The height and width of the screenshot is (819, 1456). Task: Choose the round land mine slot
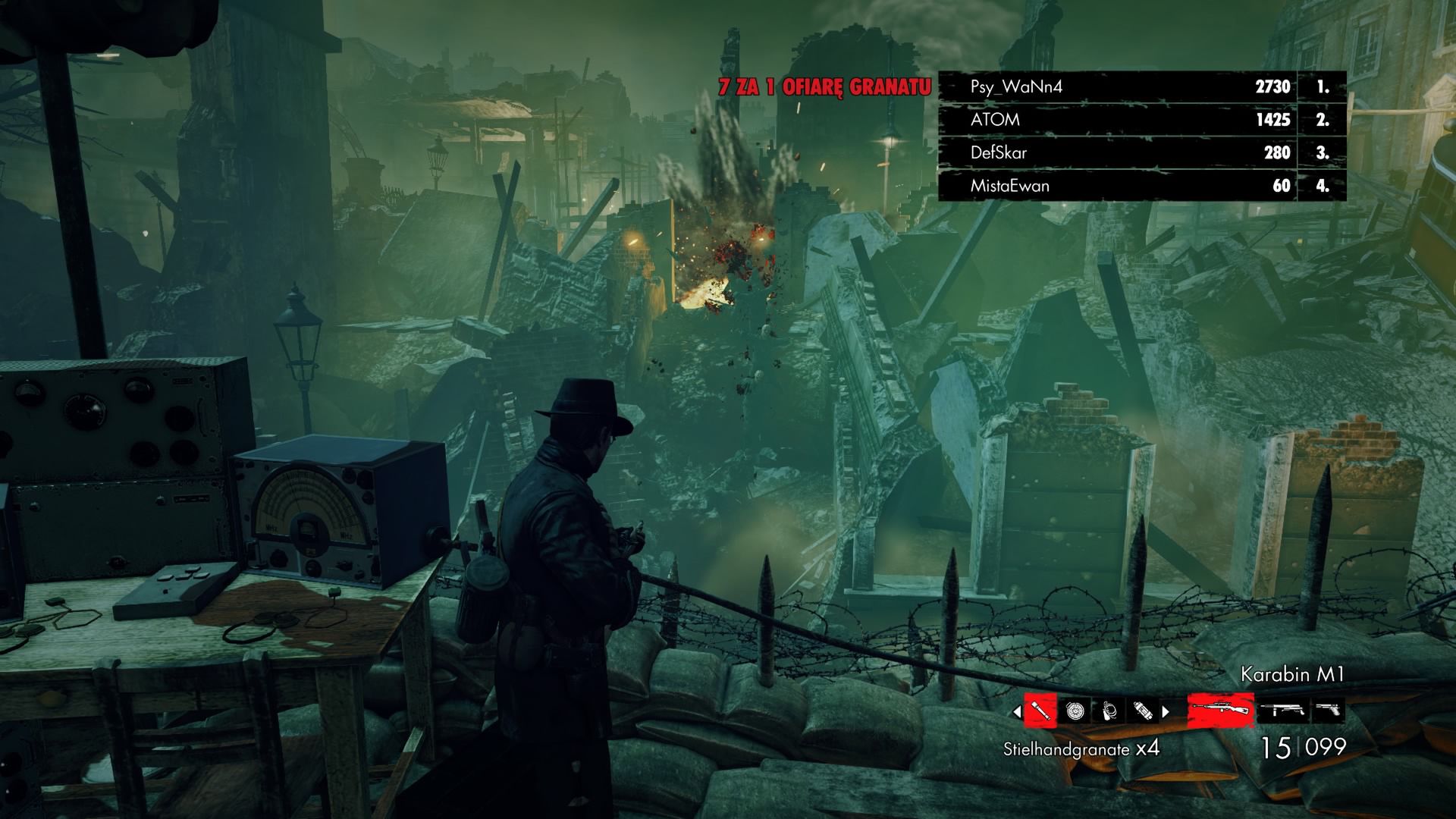click(1075, 711)
